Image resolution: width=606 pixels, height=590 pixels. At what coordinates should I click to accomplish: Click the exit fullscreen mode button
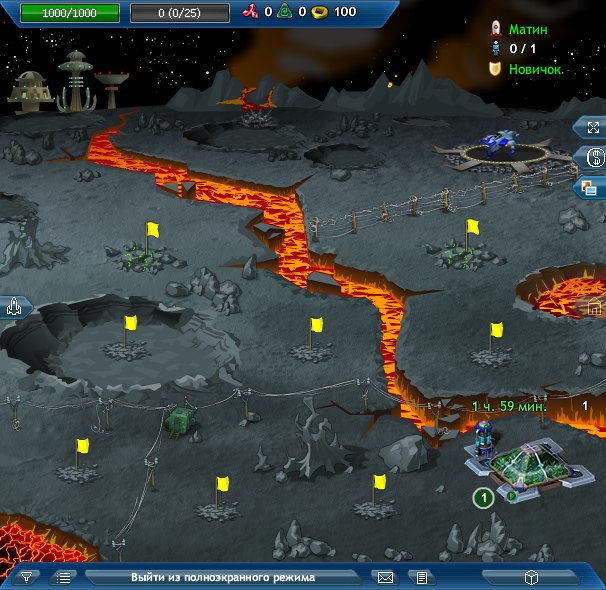pyautogui.click(x=222, y=577)
